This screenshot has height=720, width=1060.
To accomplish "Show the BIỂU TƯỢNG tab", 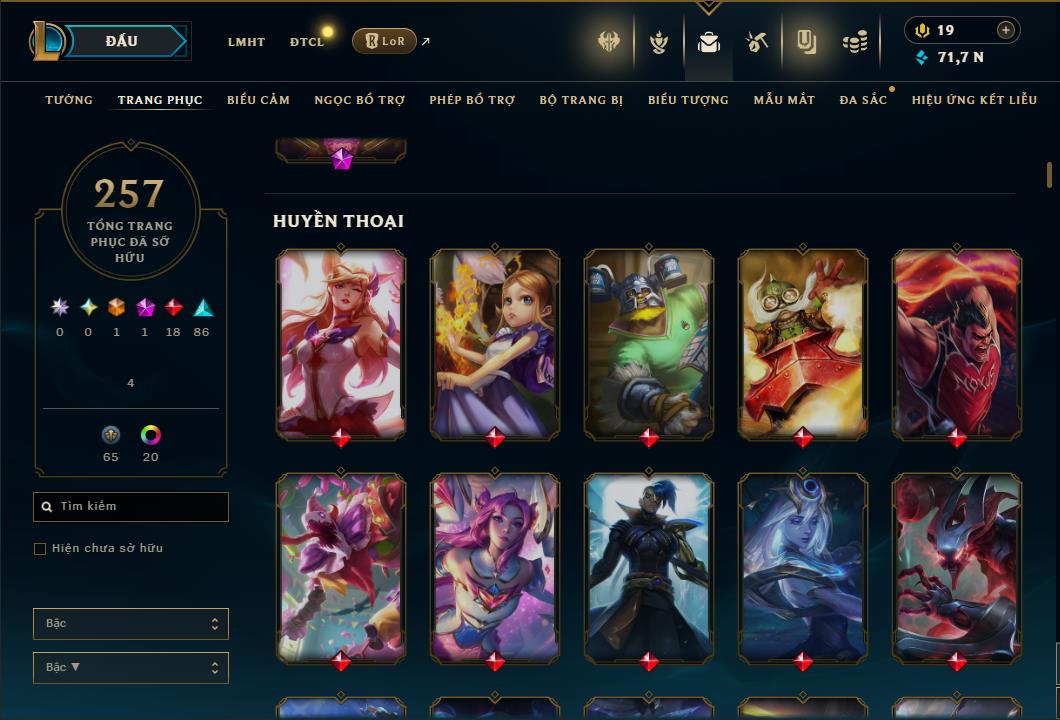I will (688, 100).
